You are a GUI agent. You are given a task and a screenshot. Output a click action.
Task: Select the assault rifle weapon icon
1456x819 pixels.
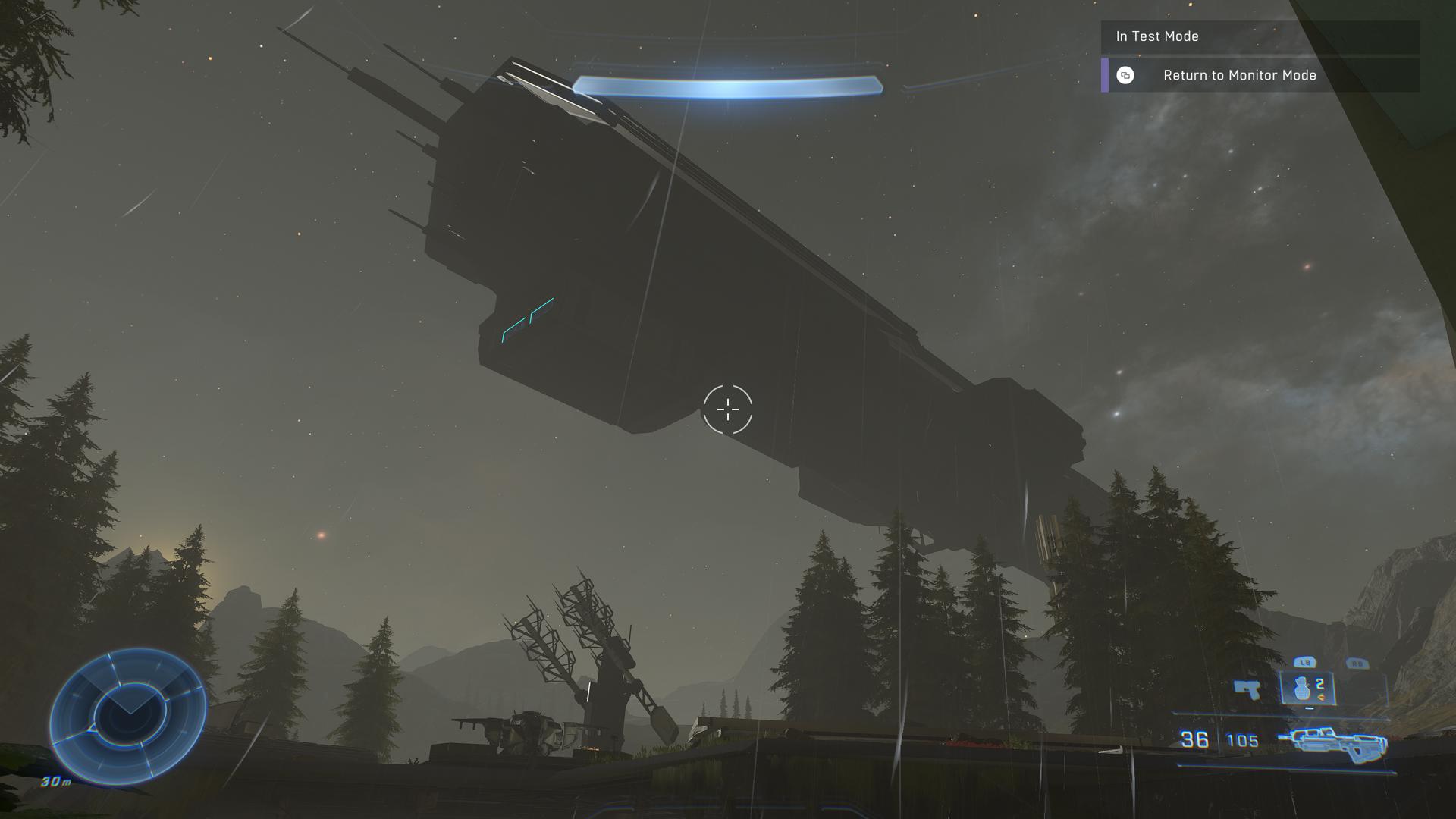click(x=1332, y=740)
